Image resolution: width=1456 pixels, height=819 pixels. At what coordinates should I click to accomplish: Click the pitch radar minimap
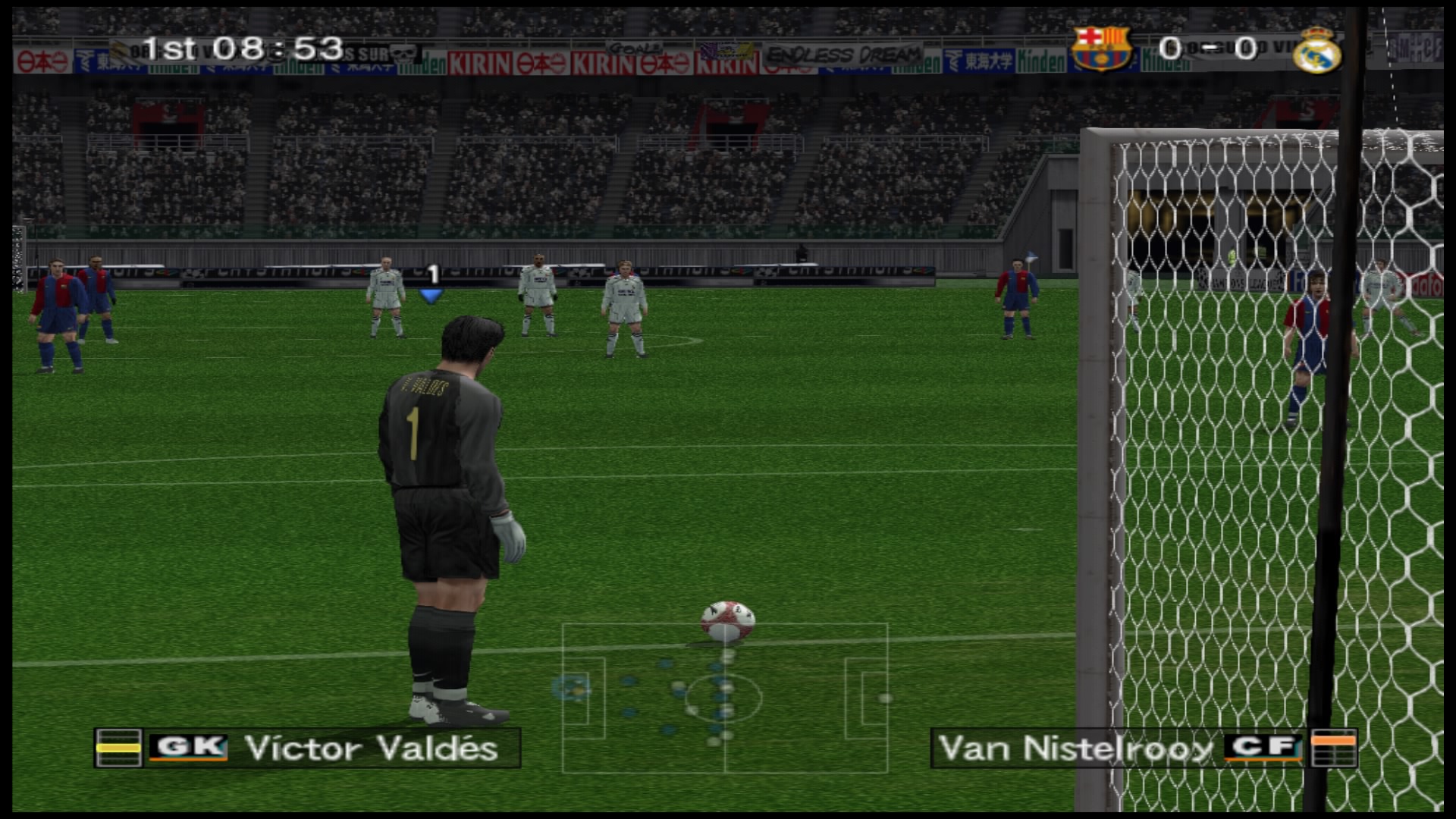[x=725, y=698]
